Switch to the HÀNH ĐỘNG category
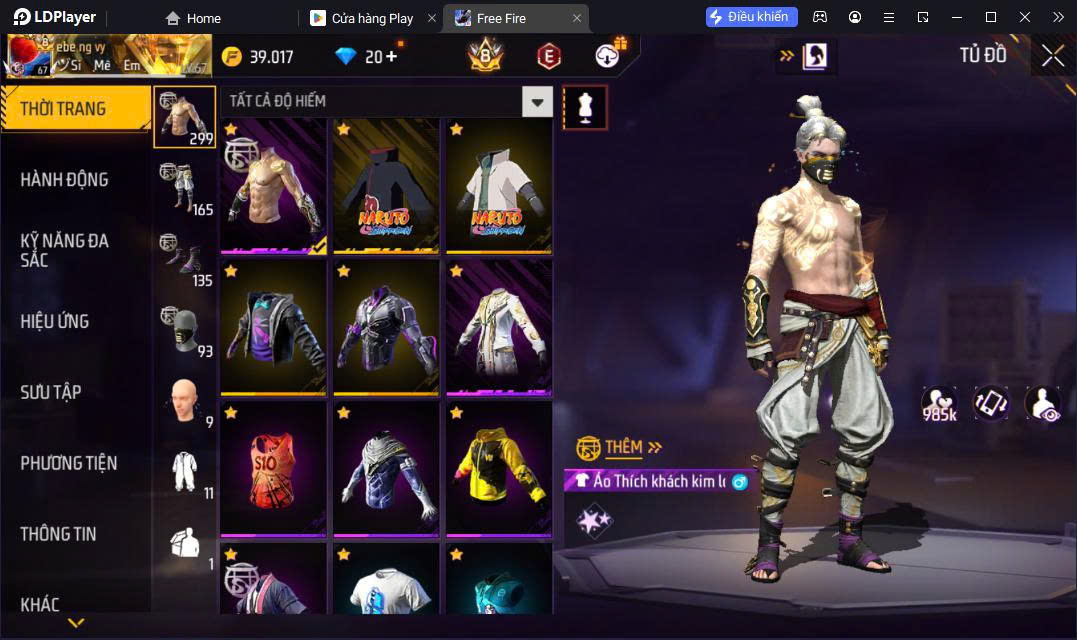1077x640 pixels. 64,180
